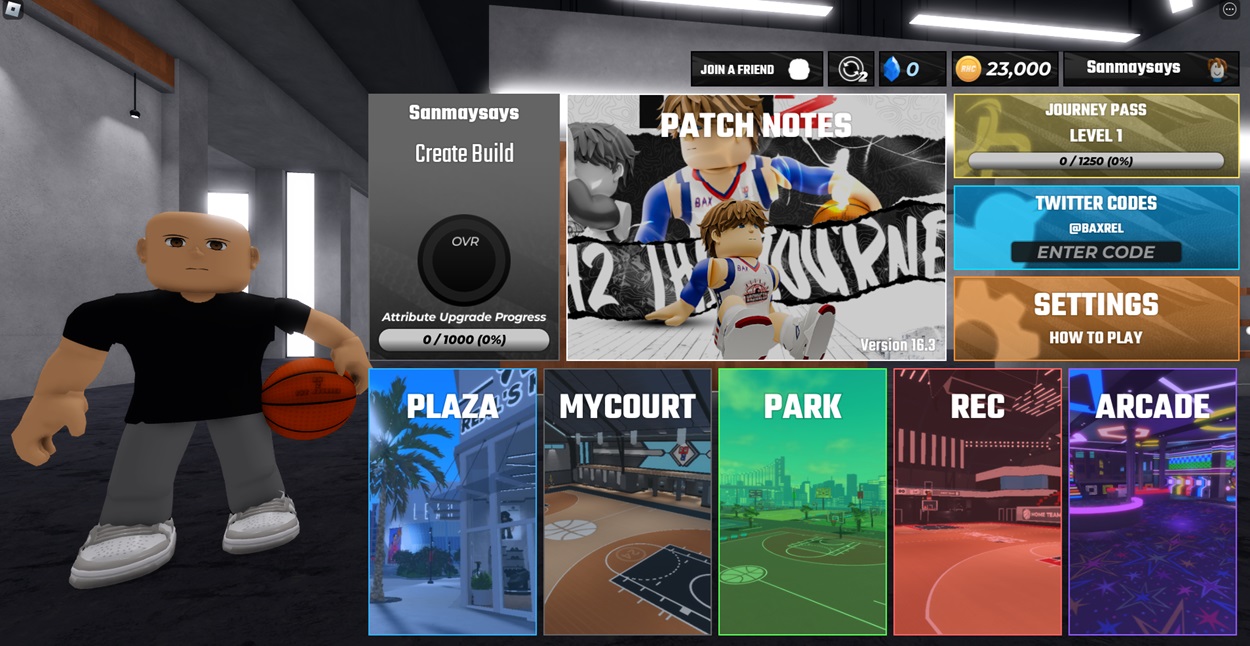Open Settings and How to Play
This screenshot has width=1250, height=646.
click(1096, 318)
